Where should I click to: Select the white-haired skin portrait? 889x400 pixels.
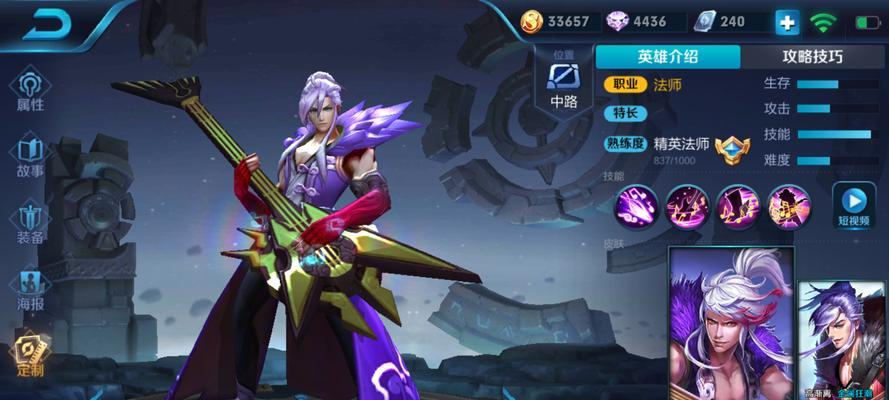[730, 320]
